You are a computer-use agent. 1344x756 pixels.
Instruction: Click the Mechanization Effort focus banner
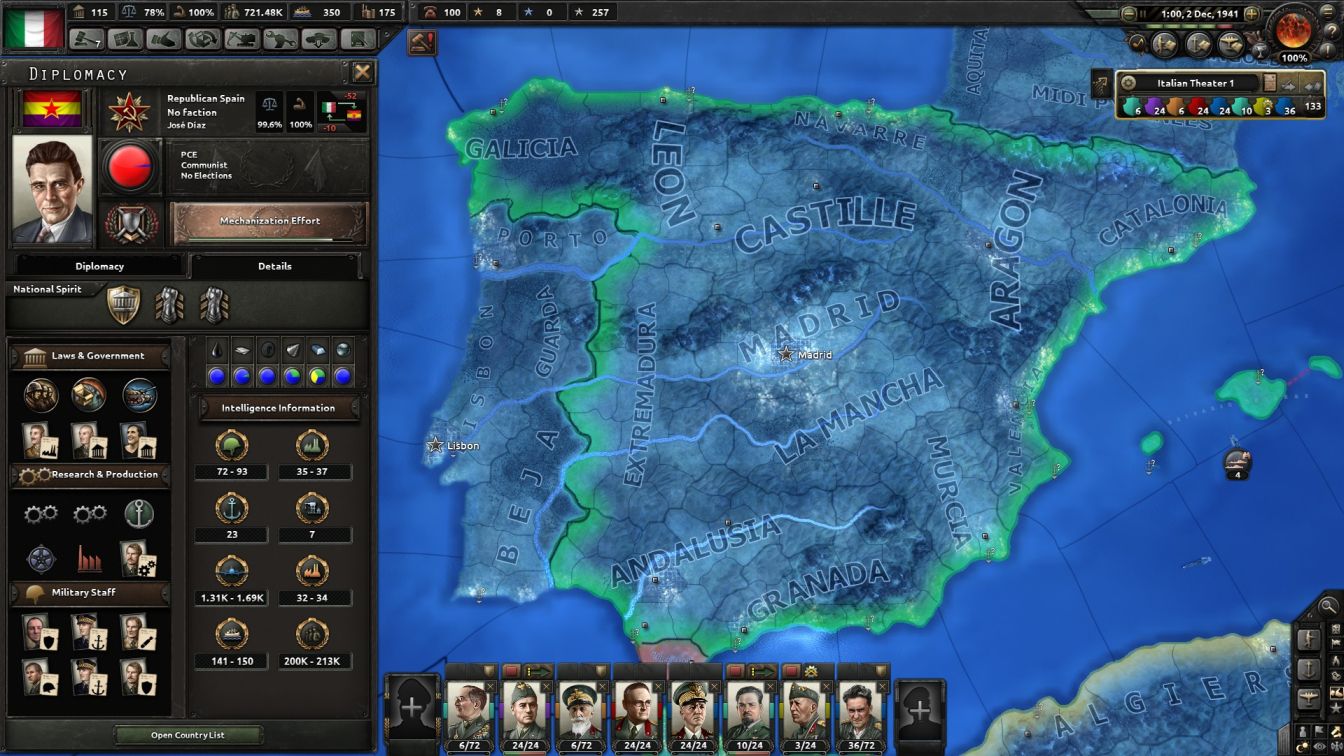pos(270,219)
